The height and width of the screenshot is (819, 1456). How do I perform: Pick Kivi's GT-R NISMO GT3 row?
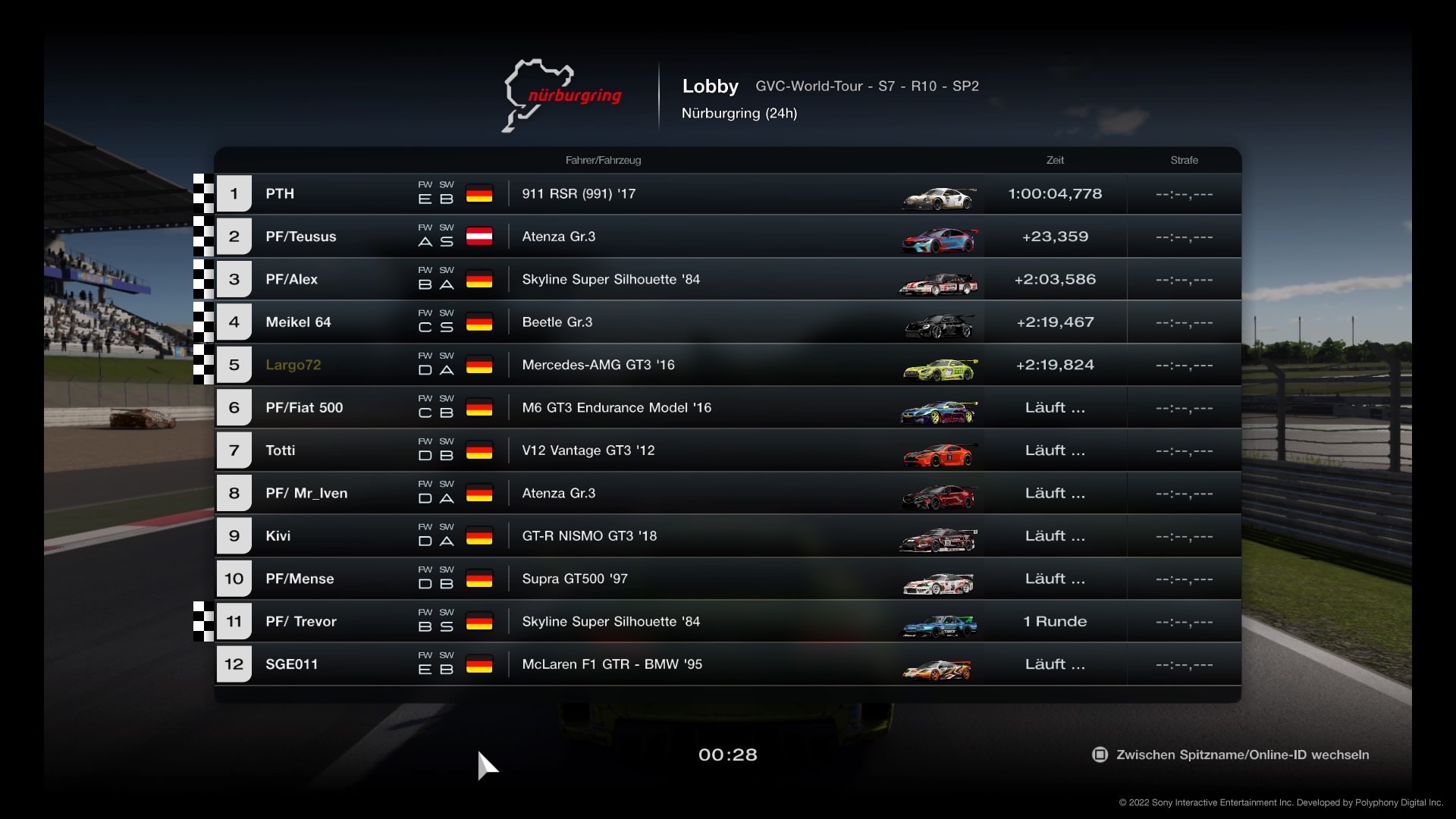click(x=728, y=536)
